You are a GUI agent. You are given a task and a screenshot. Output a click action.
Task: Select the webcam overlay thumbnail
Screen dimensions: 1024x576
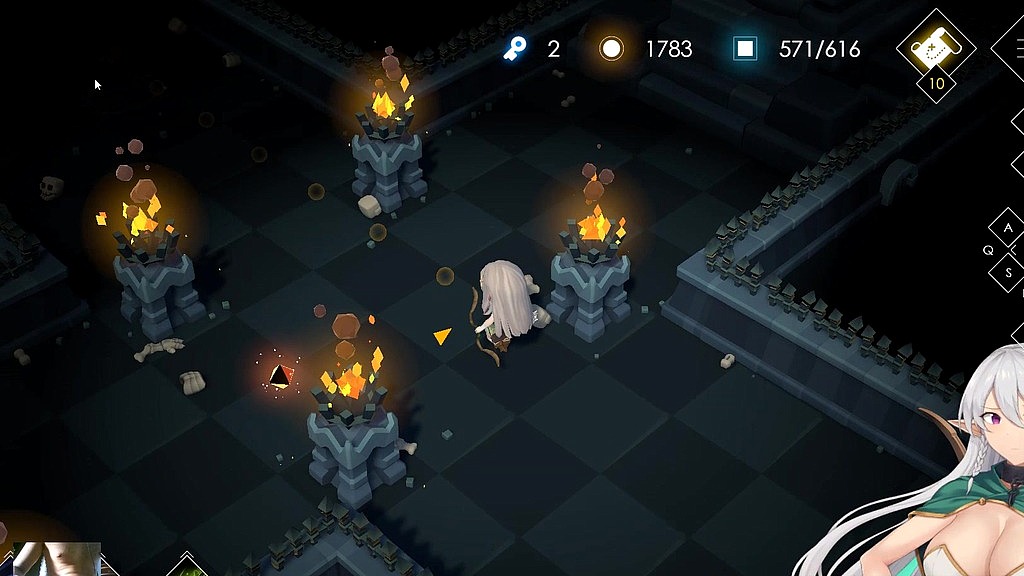coord(56,559)
